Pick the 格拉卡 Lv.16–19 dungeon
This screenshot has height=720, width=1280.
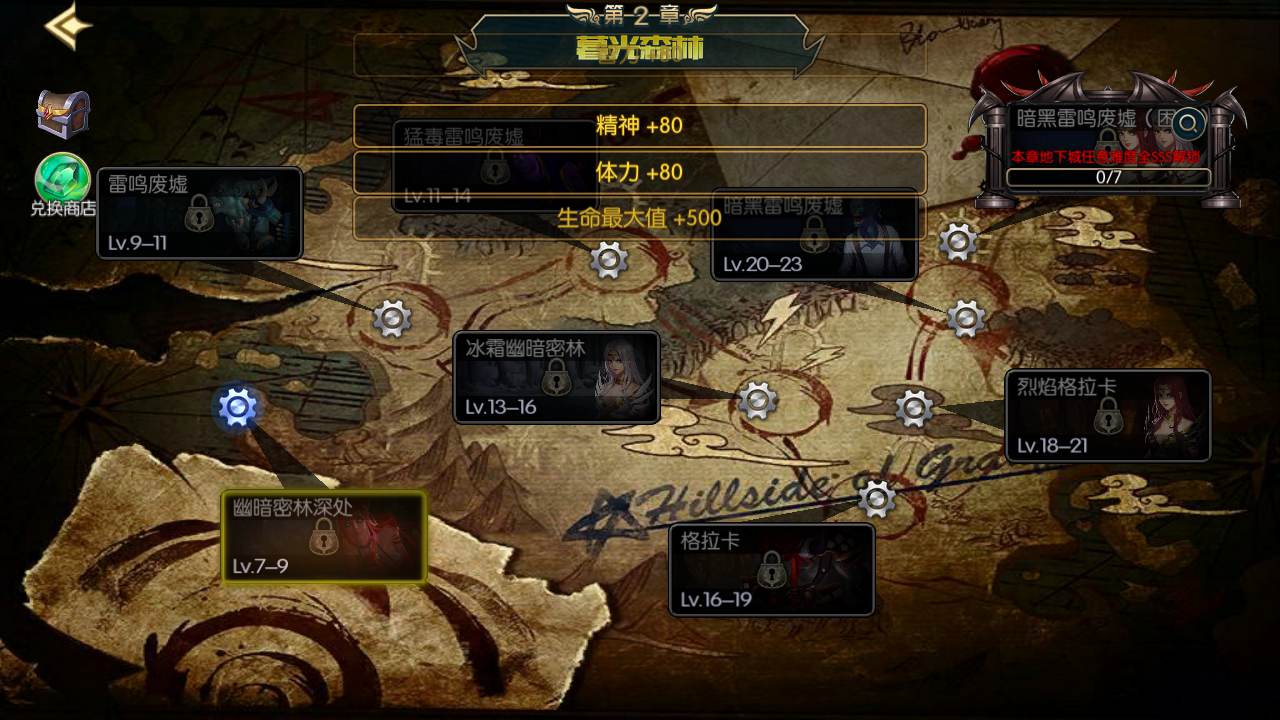point(771,569)
